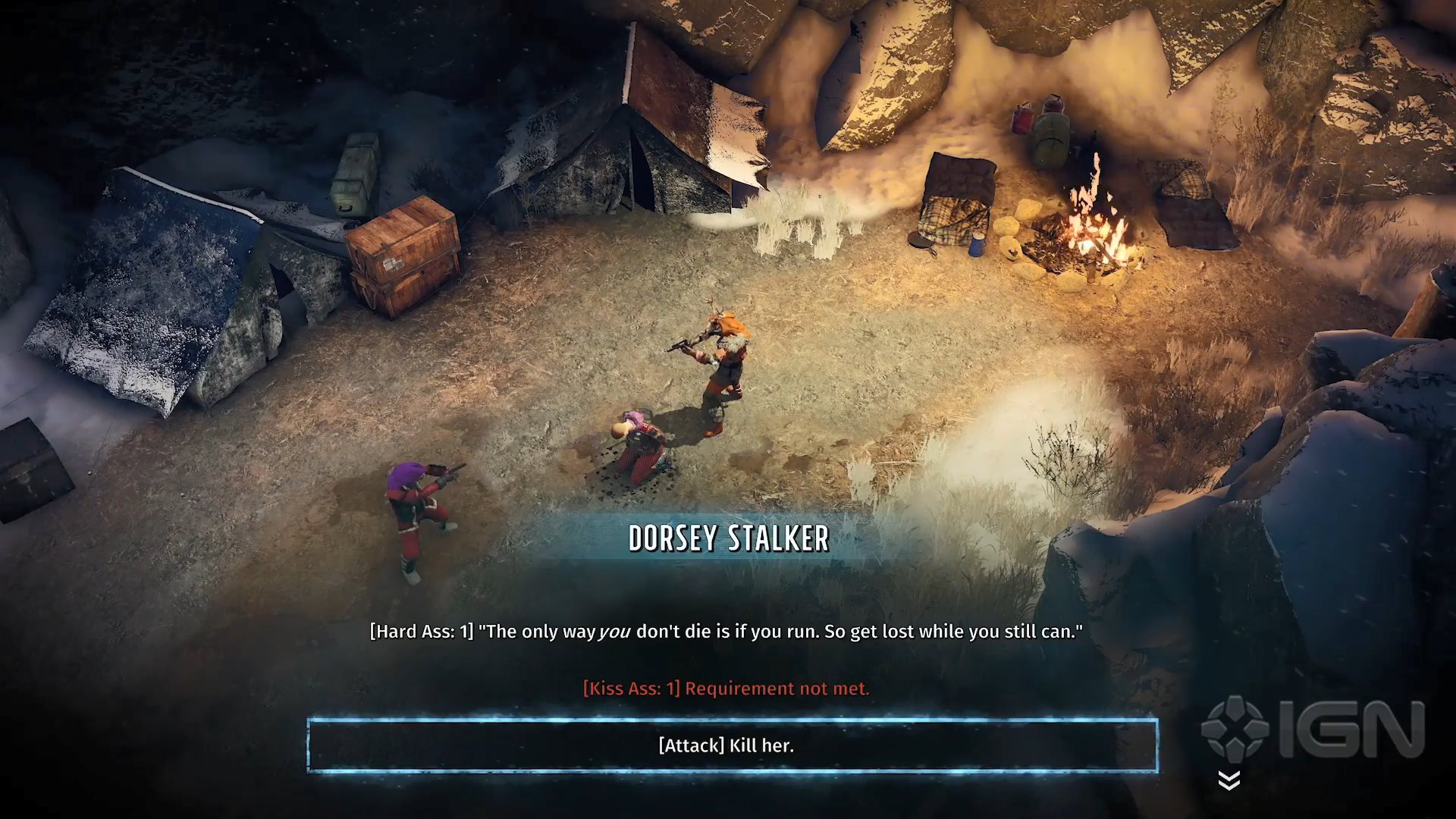Select the locked Kiss Ass option

[x=726, y=689]
